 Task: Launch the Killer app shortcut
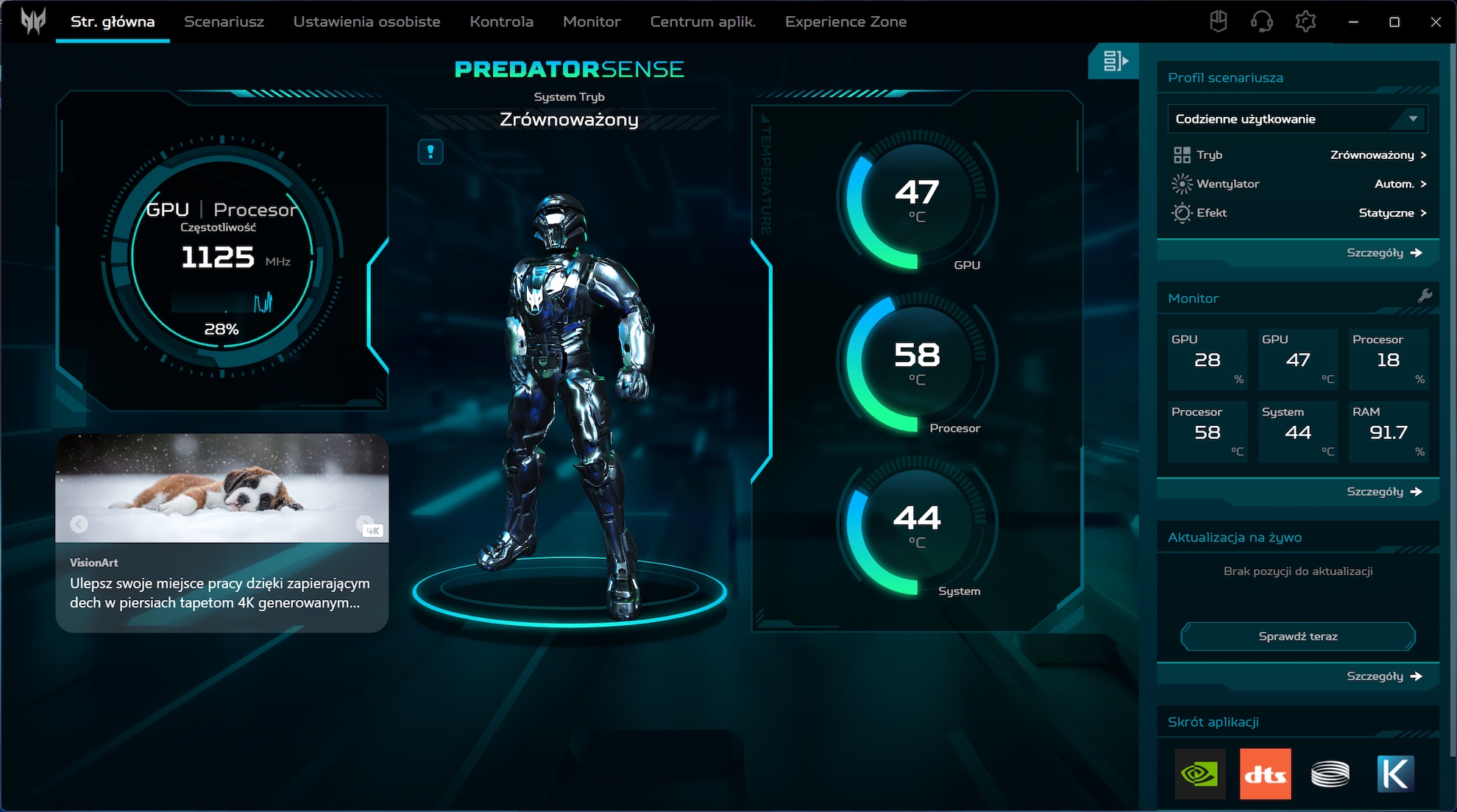(1395, 773)
